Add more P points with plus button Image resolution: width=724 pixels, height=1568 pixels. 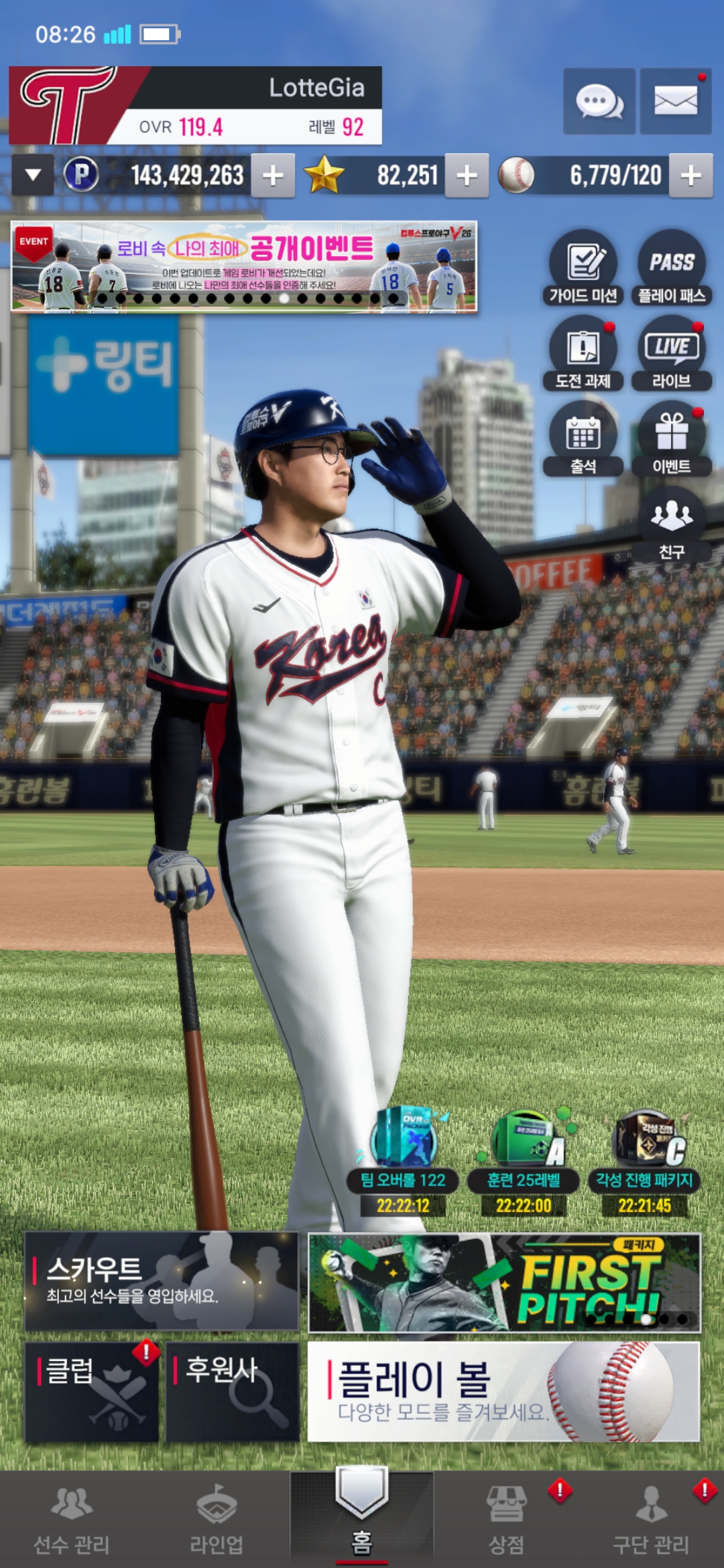(273, 176)
